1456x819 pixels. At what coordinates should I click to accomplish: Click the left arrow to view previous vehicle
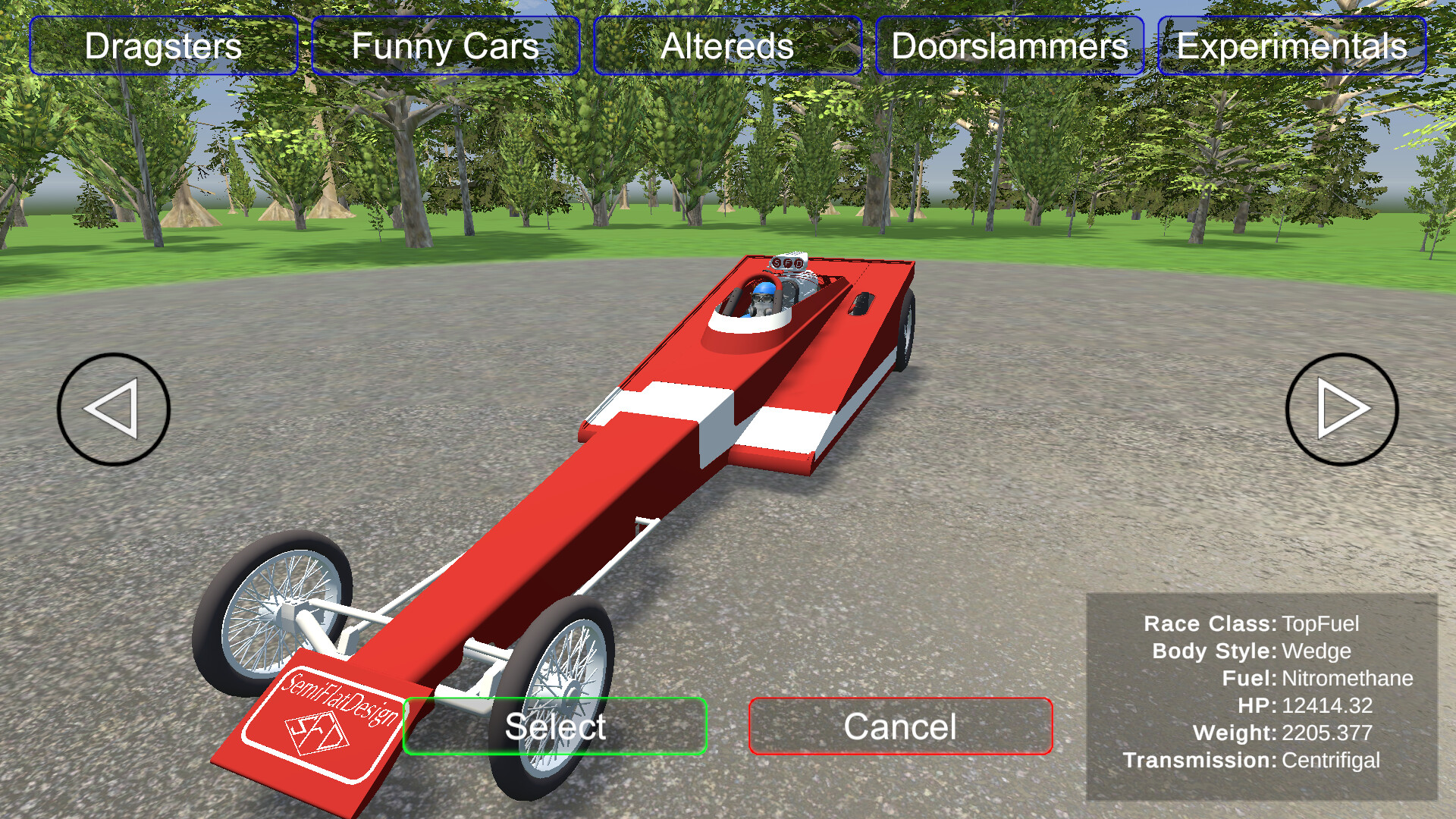[112, 408]
